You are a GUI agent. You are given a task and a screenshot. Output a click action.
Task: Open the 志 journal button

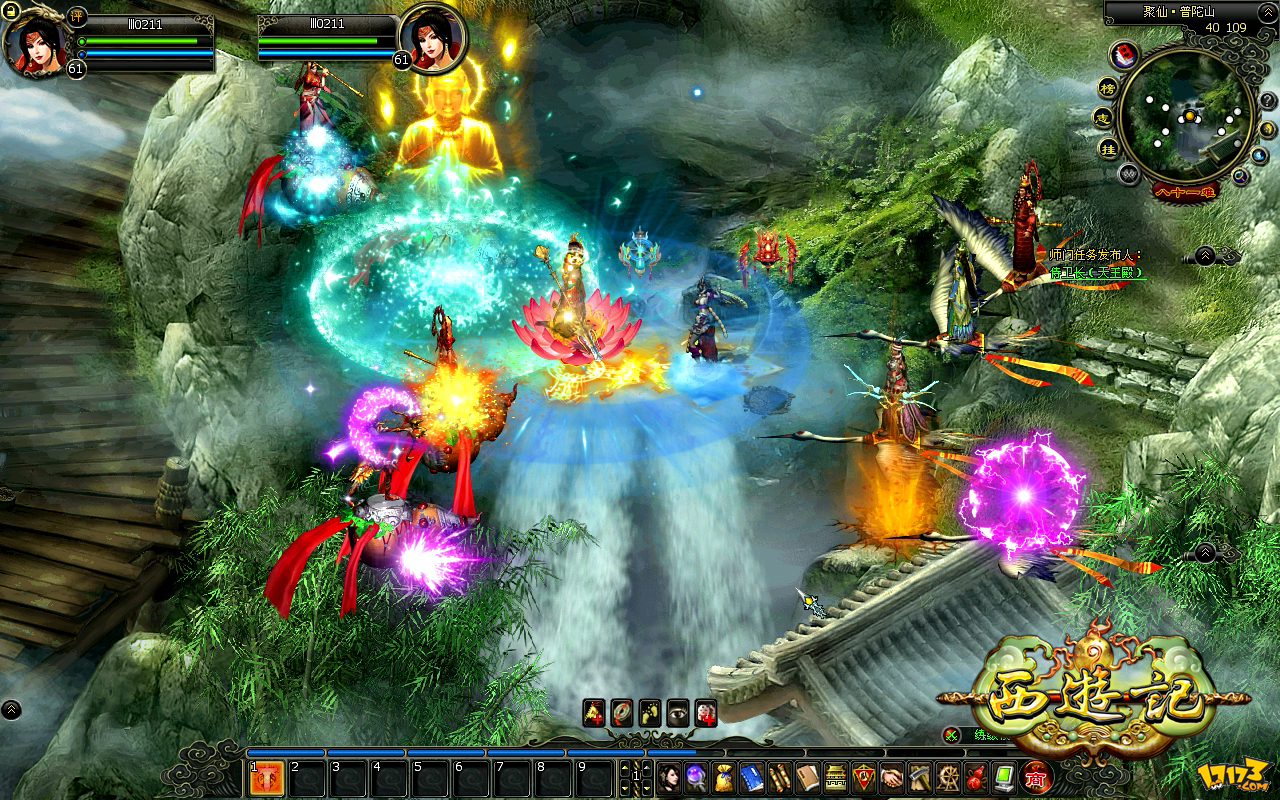coord(1104,117)
